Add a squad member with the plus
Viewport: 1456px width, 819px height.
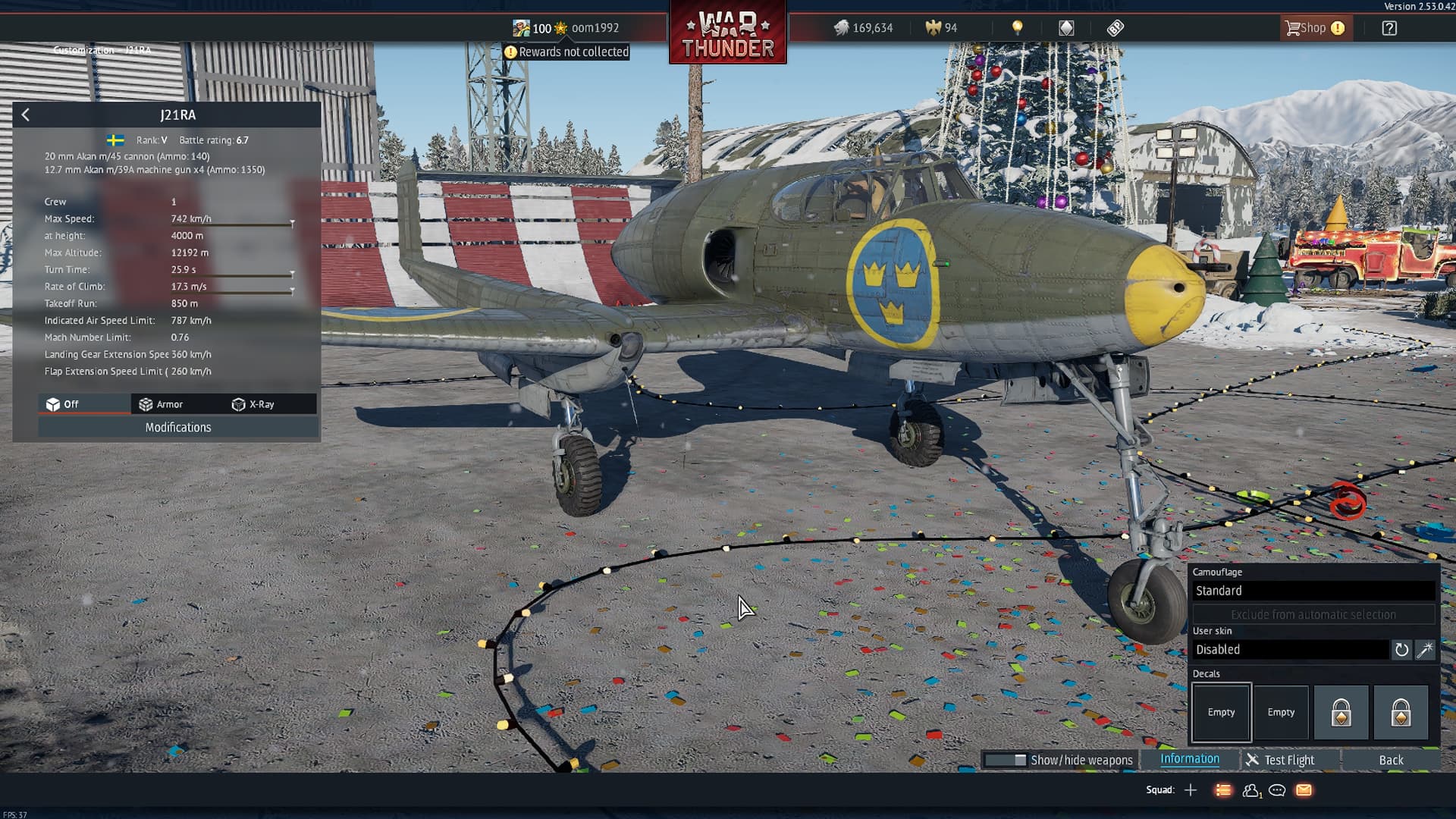pyautogui.click(x=1191, y=790)
